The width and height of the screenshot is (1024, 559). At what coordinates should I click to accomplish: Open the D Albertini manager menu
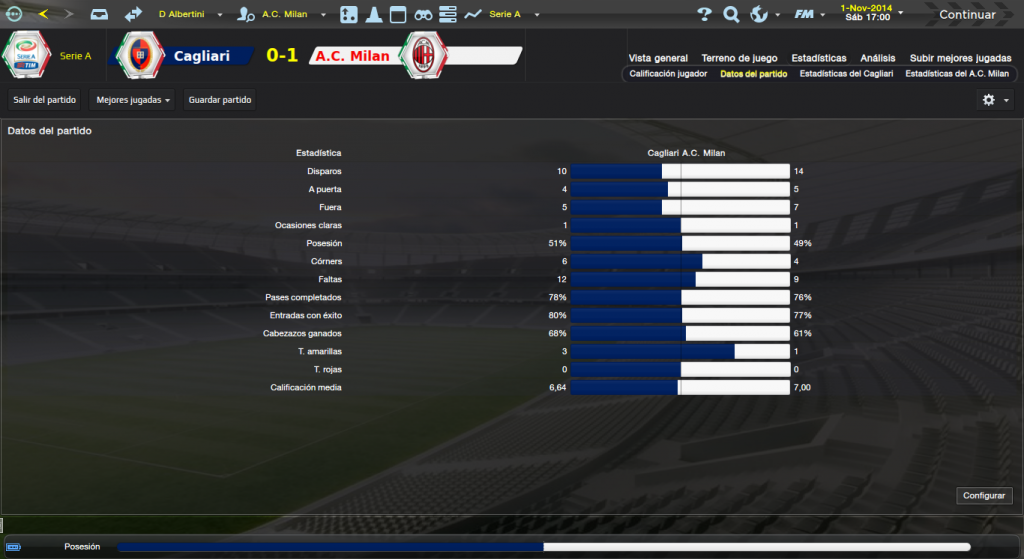coord(187,15)
